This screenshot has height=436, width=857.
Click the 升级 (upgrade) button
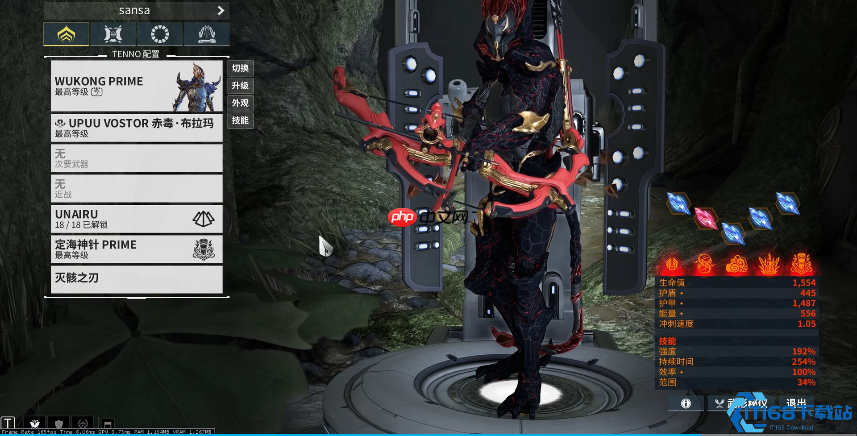point(240,86)
